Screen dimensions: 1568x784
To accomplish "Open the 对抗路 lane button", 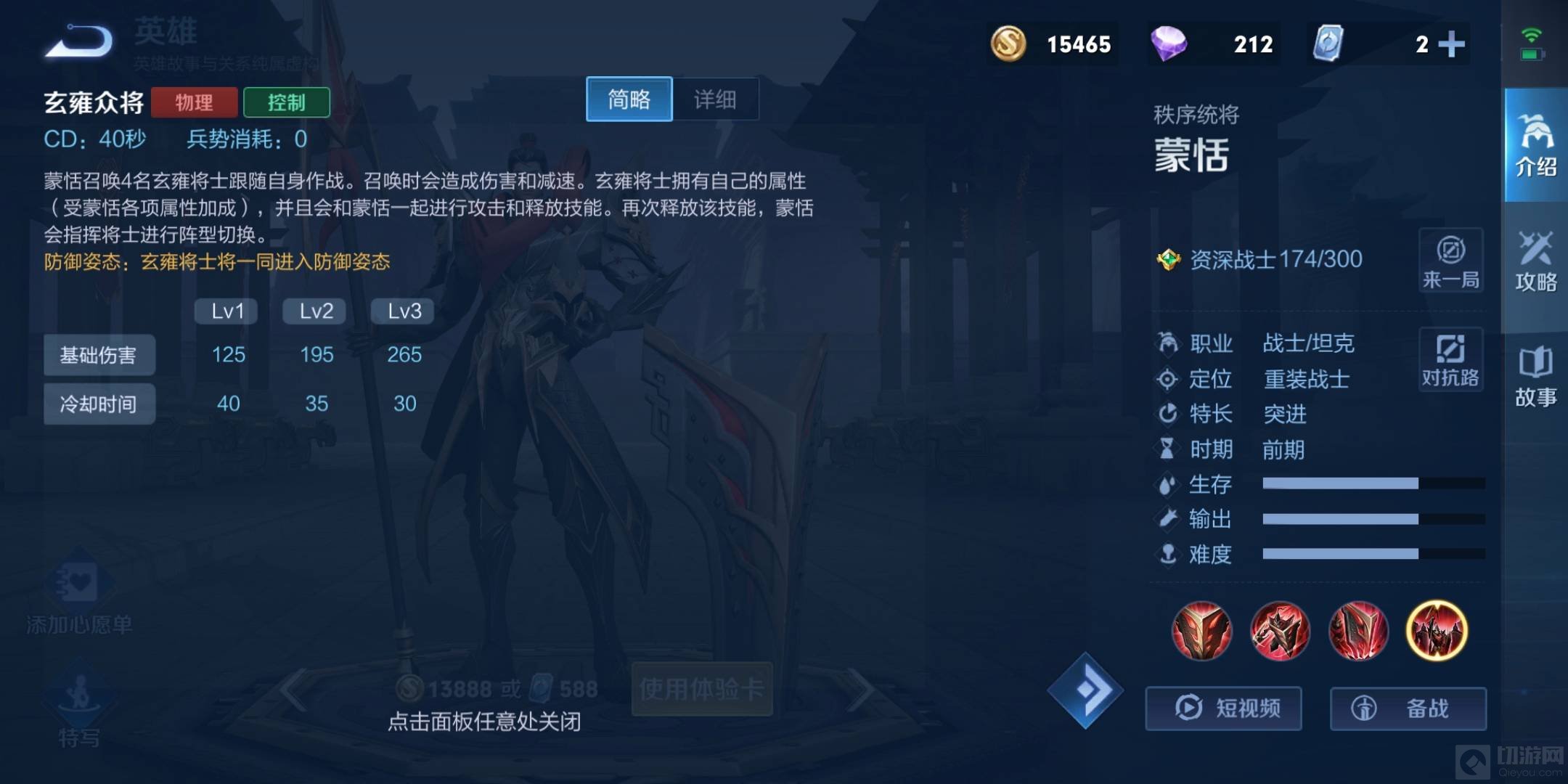I will [1450, 359].
